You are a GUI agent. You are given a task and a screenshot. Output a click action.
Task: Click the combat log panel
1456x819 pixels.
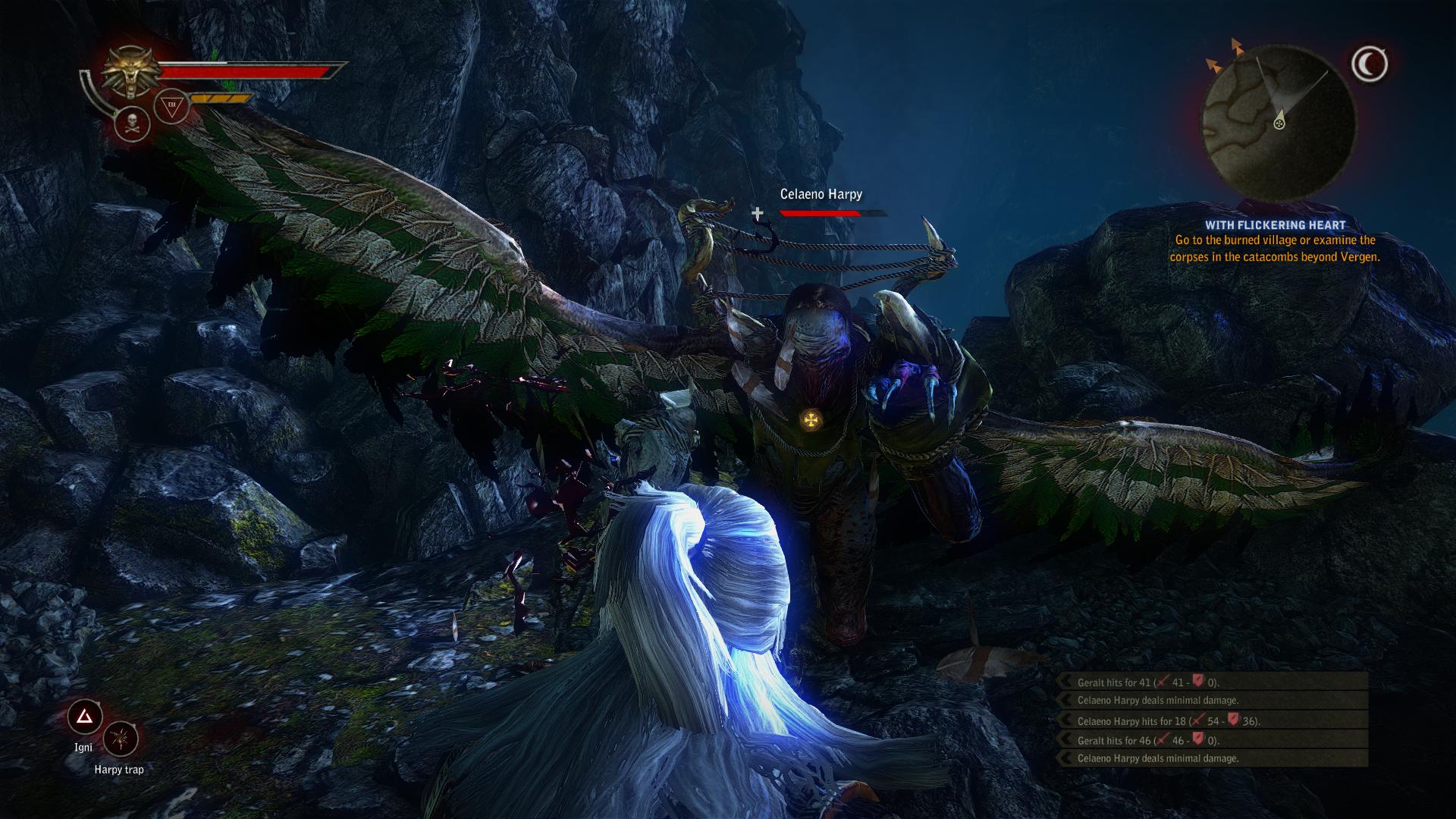[1213, 720]
